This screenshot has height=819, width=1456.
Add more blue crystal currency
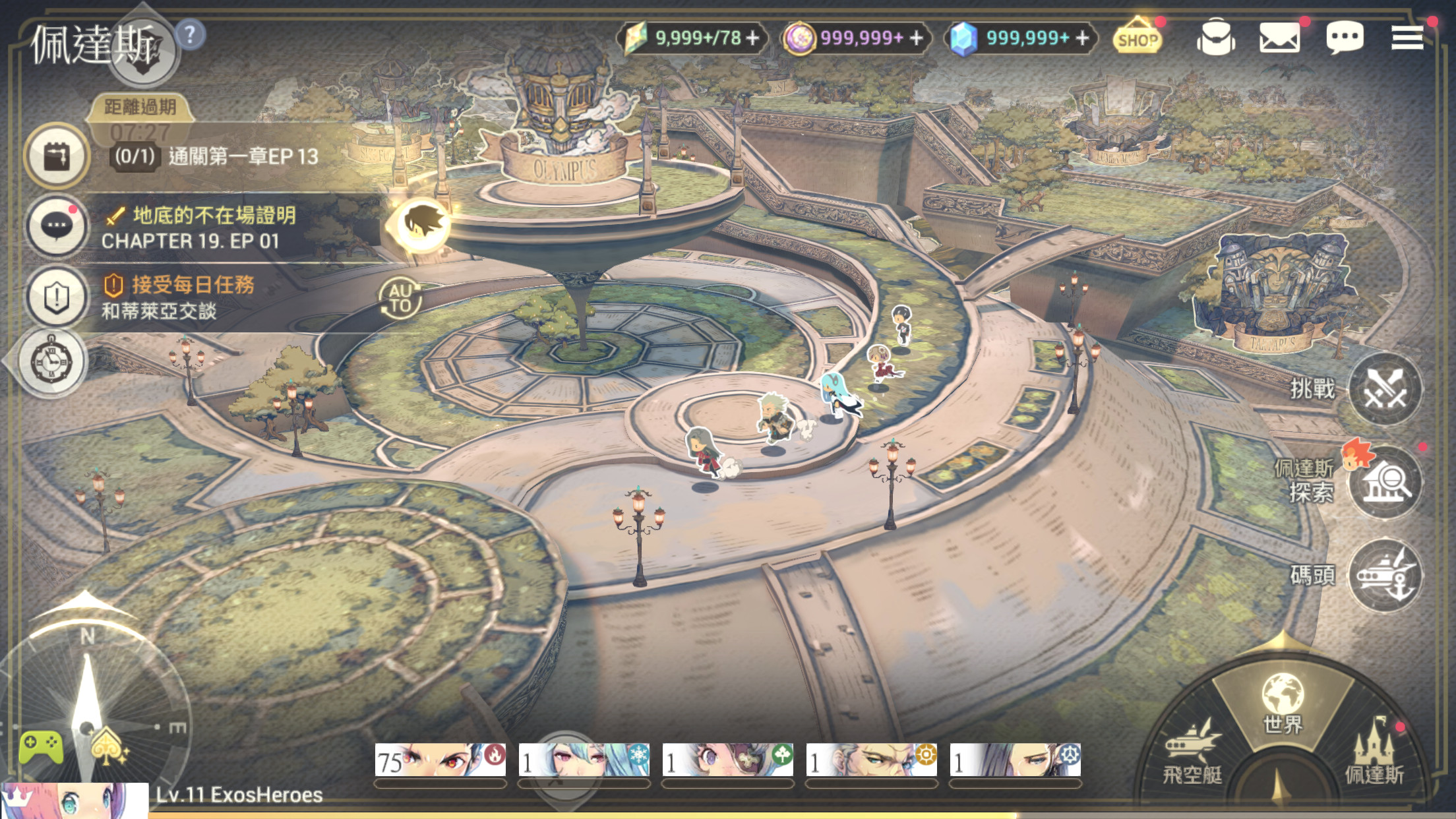(1082, 38)
